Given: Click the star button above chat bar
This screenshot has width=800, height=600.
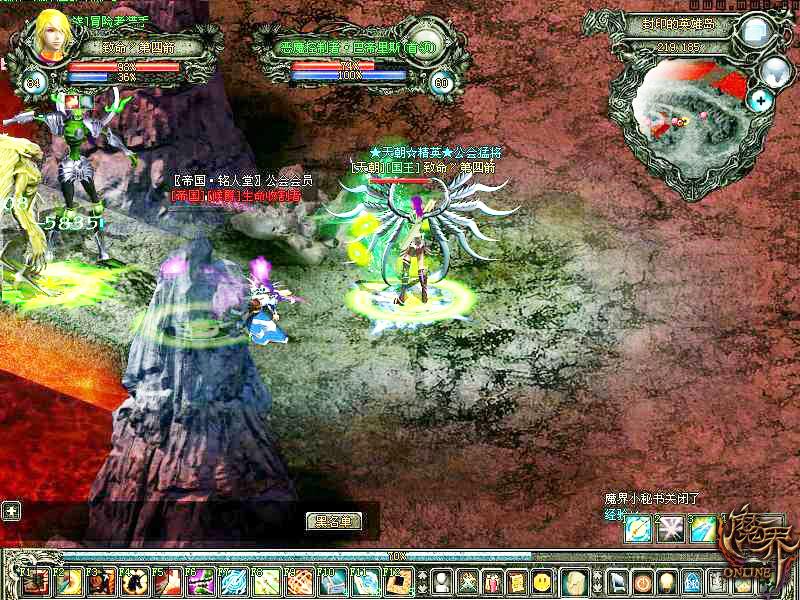Looking at the screenshot, I should tap(11, 510).
